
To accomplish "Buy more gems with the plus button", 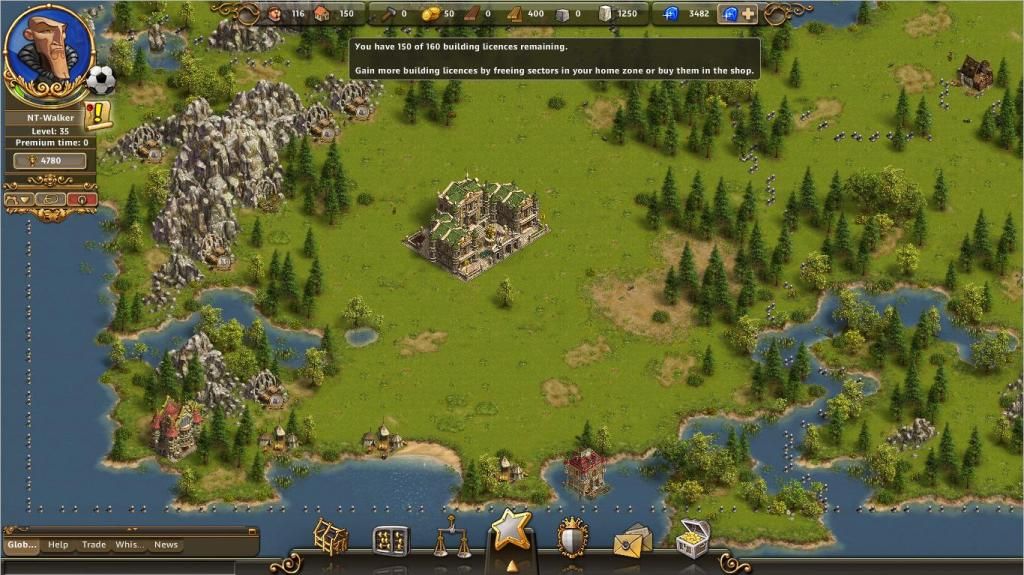I will click(748, 14).
